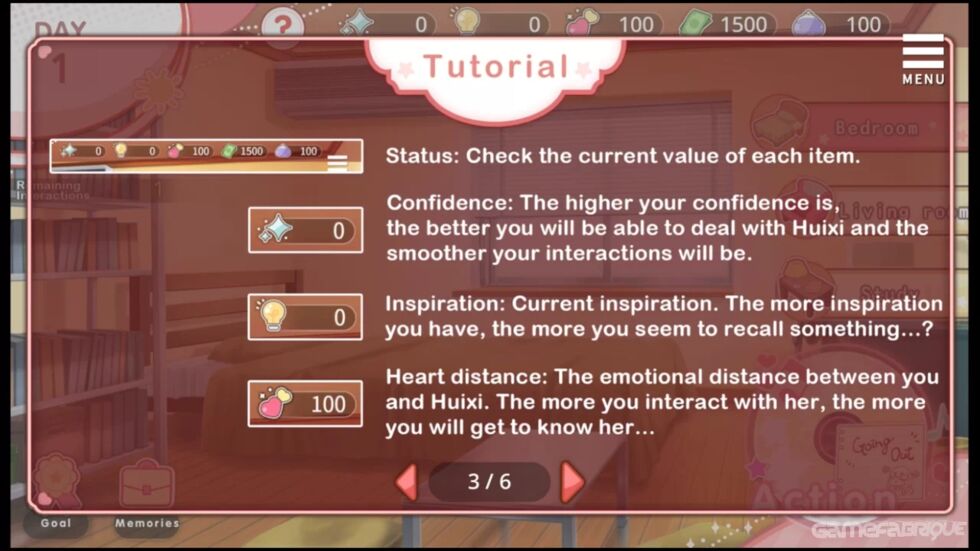Click the question mark help icon
980x551 pixels.
point(283,23)
